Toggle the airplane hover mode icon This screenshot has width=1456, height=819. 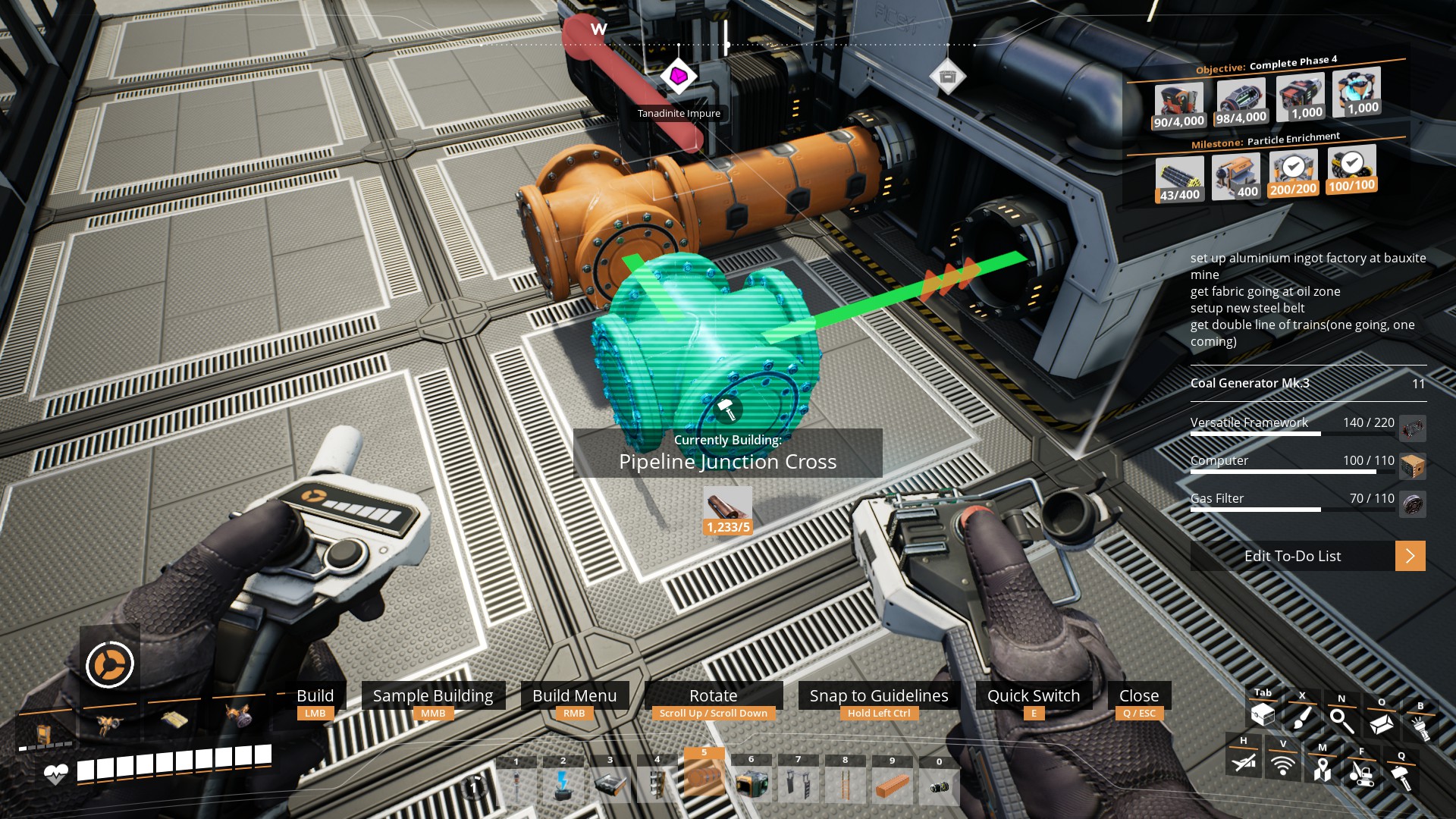(1244, 761)
